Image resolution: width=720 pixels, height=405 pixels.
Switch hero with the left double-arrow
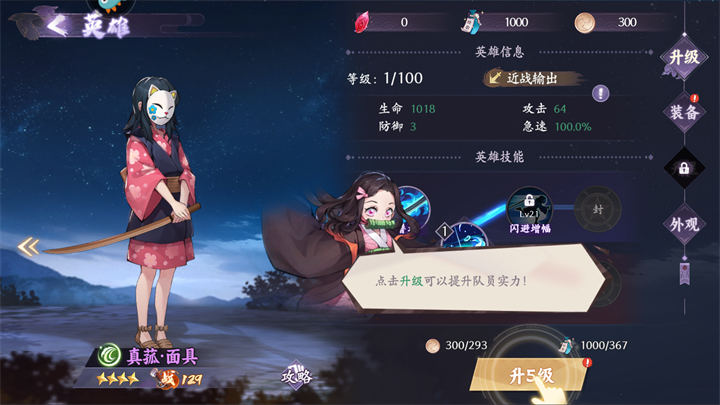29,245
